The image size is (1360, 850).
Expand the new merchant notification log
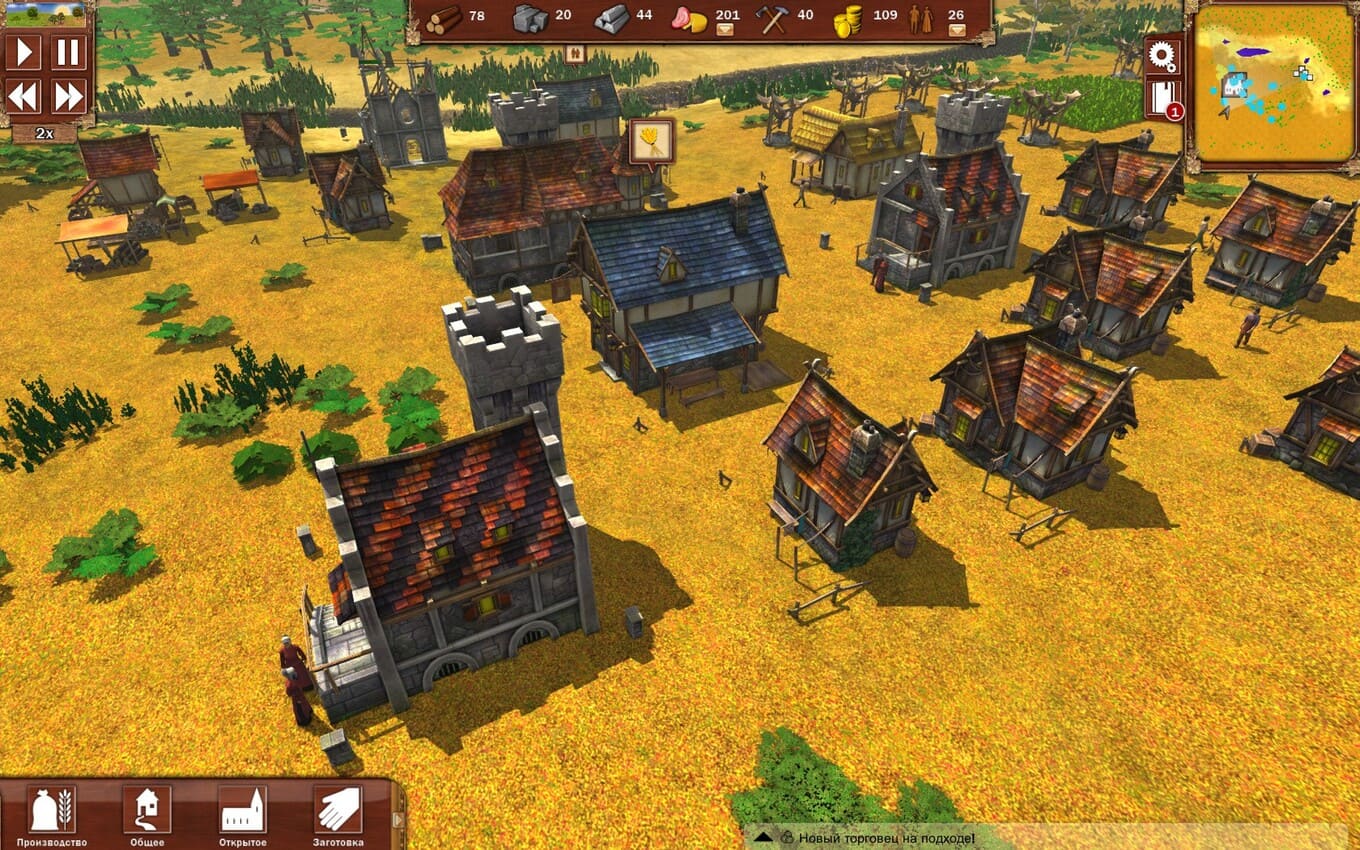click(762, 837)
